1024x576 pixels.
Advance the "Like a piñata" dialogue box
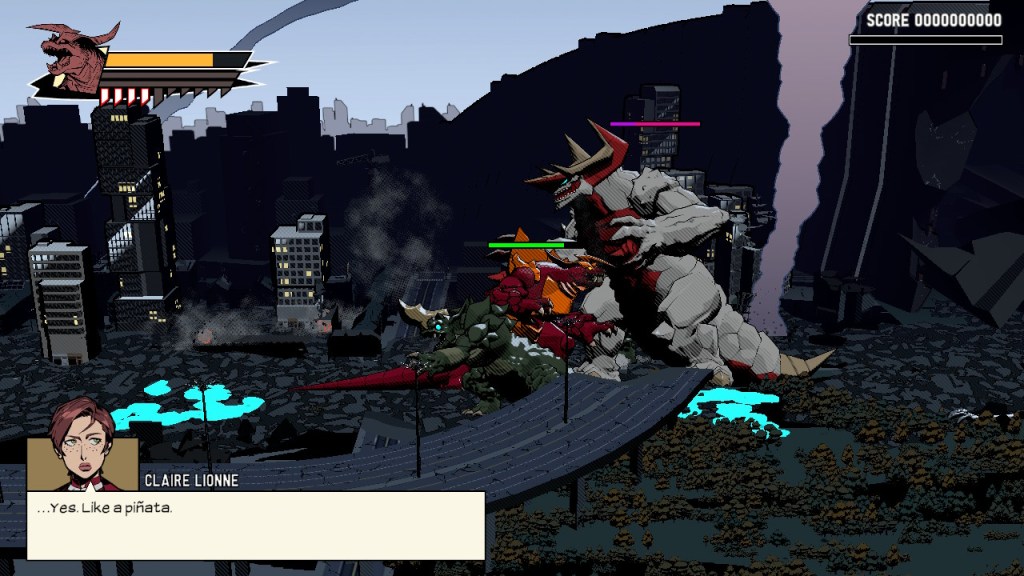(256, 525)
